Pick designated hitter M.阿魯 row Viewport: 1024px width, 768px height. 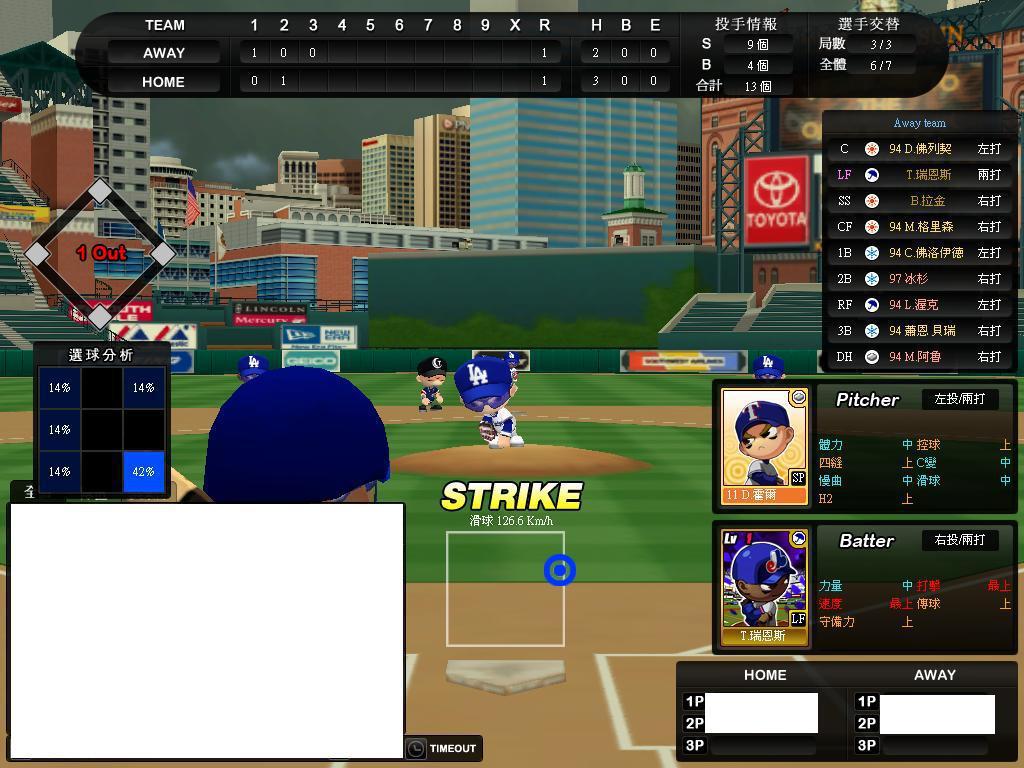pyautogui.click(x=920, y=357)
